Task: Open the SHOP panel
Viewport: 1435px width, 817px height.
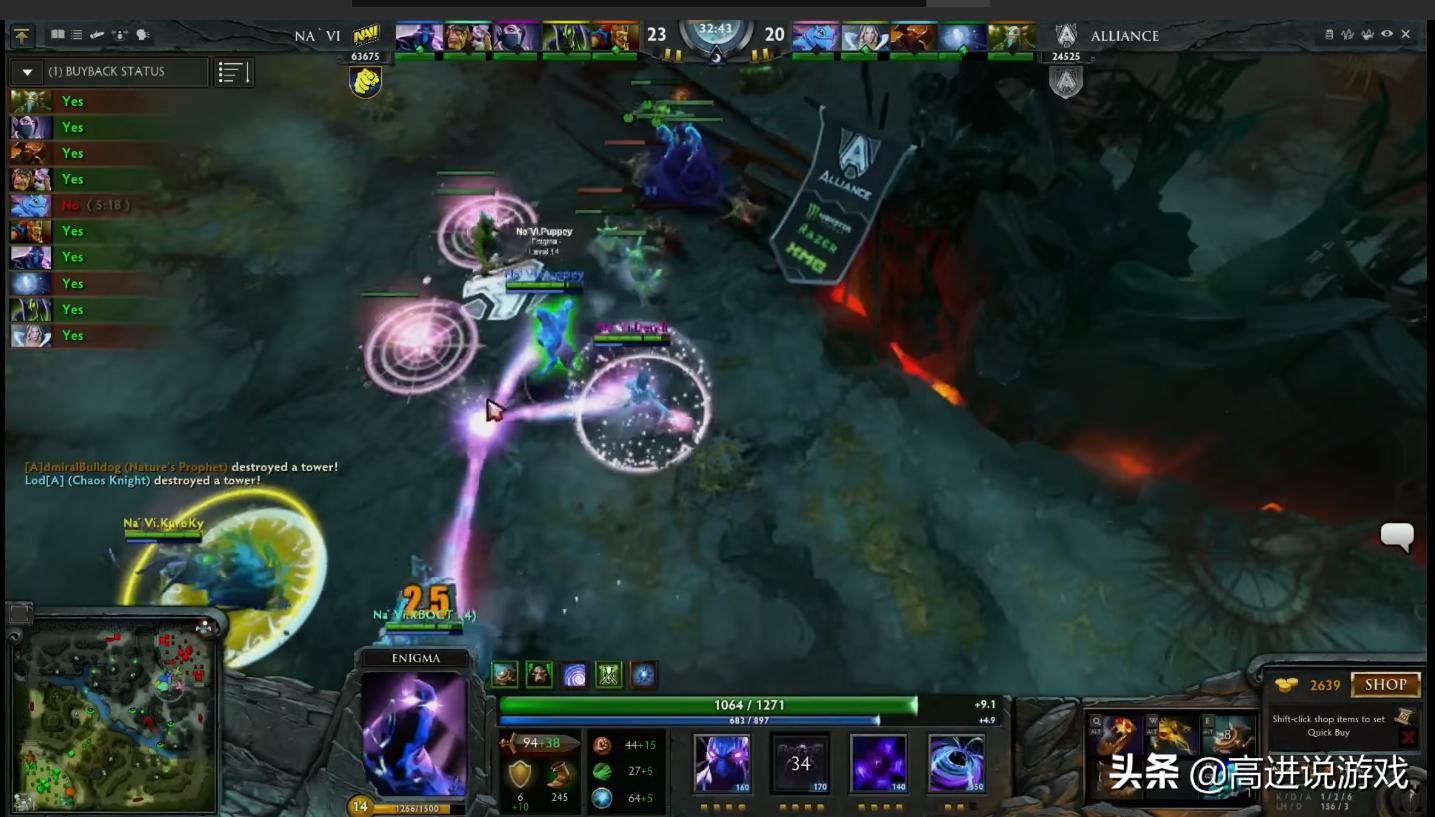Action: [x=1386, y=684]
